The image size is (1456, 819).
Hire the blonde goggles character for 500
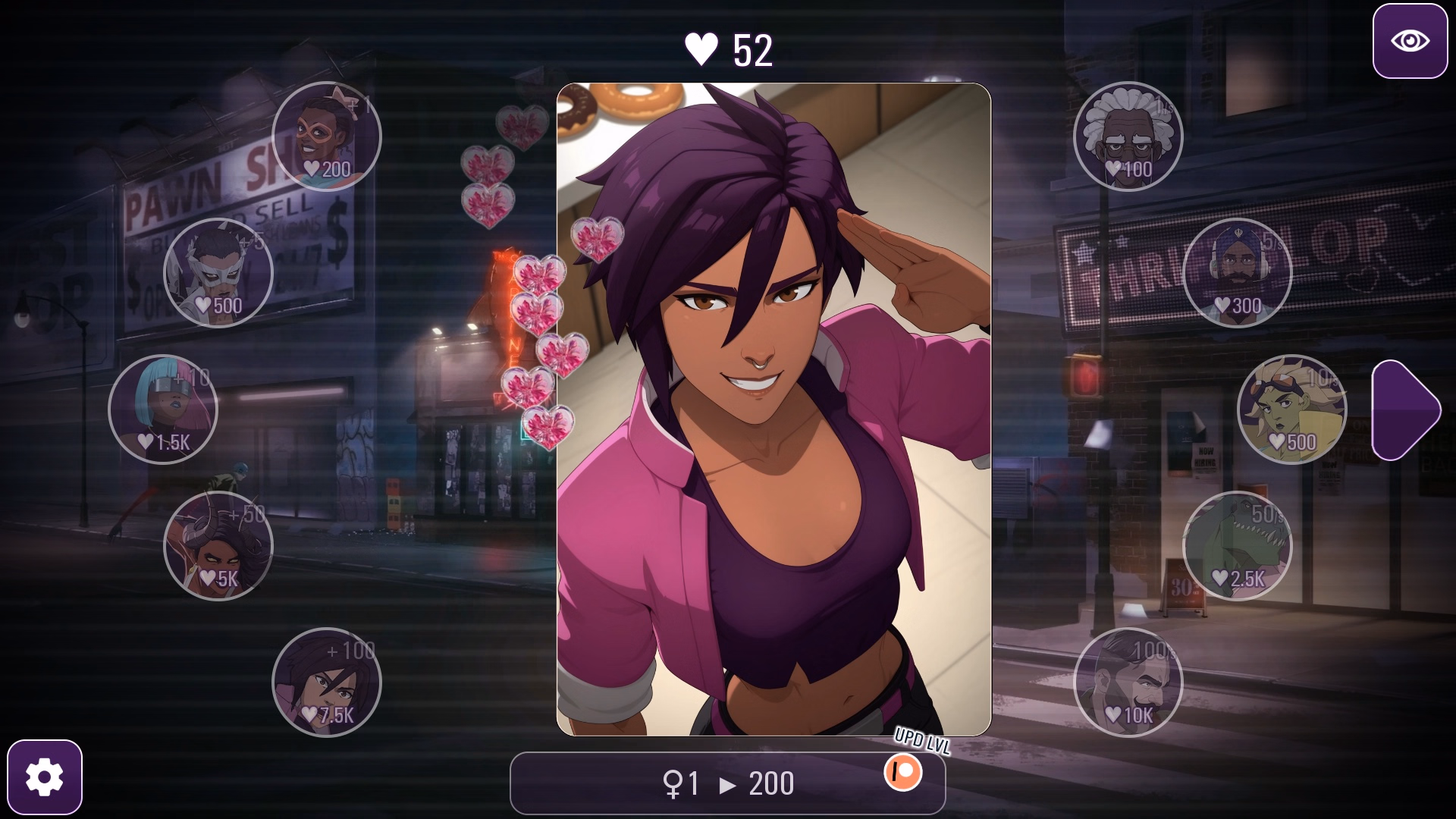(x=1291, y=409)
